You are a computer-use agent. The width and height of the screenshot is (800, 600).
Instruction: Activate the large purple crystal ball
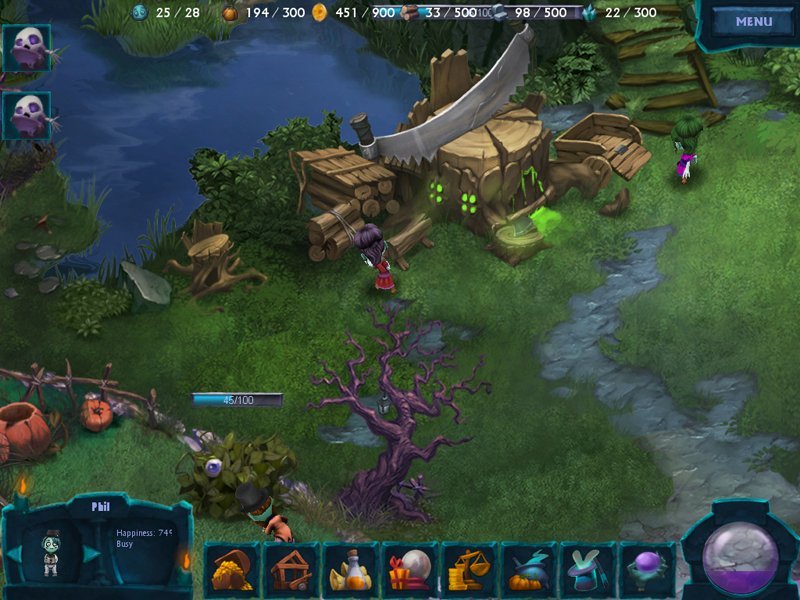click(741, 556)
